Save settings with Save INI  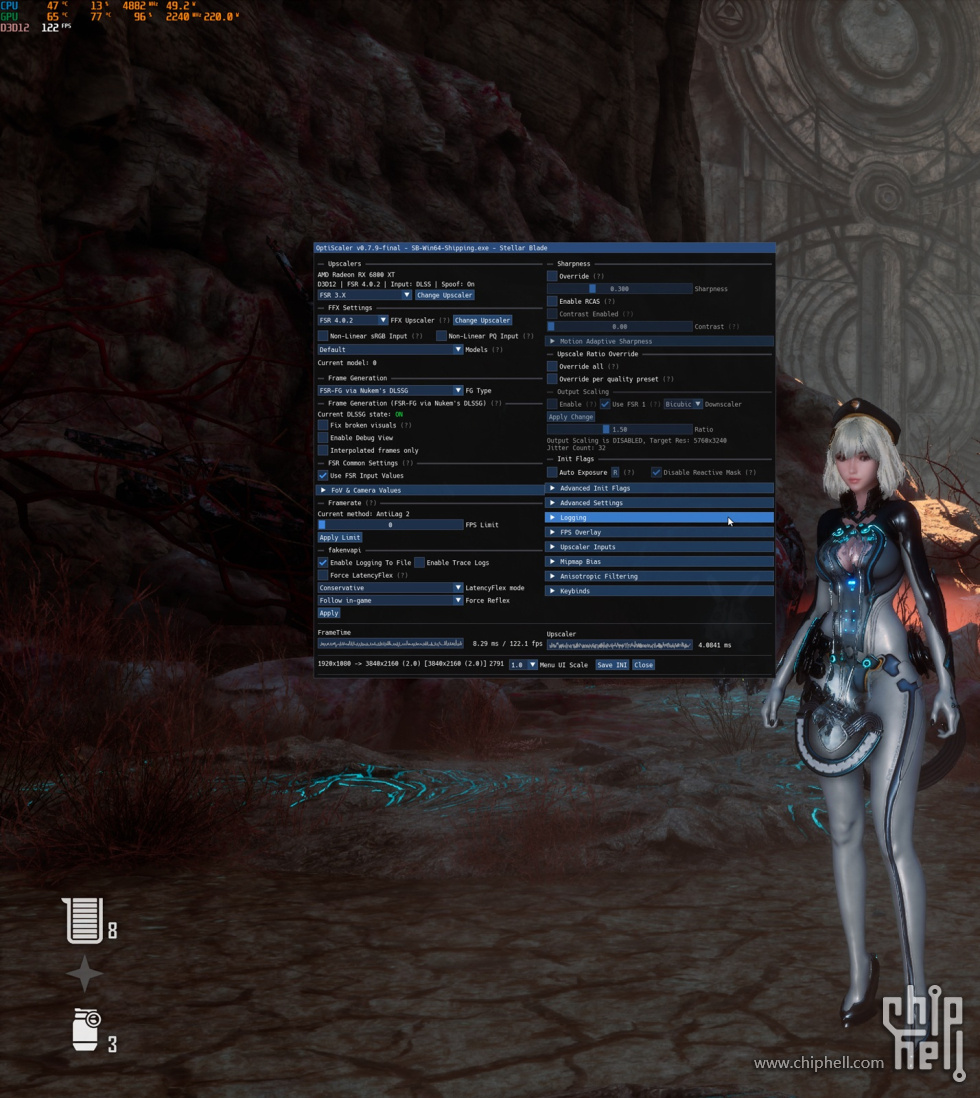click(612, 665)
